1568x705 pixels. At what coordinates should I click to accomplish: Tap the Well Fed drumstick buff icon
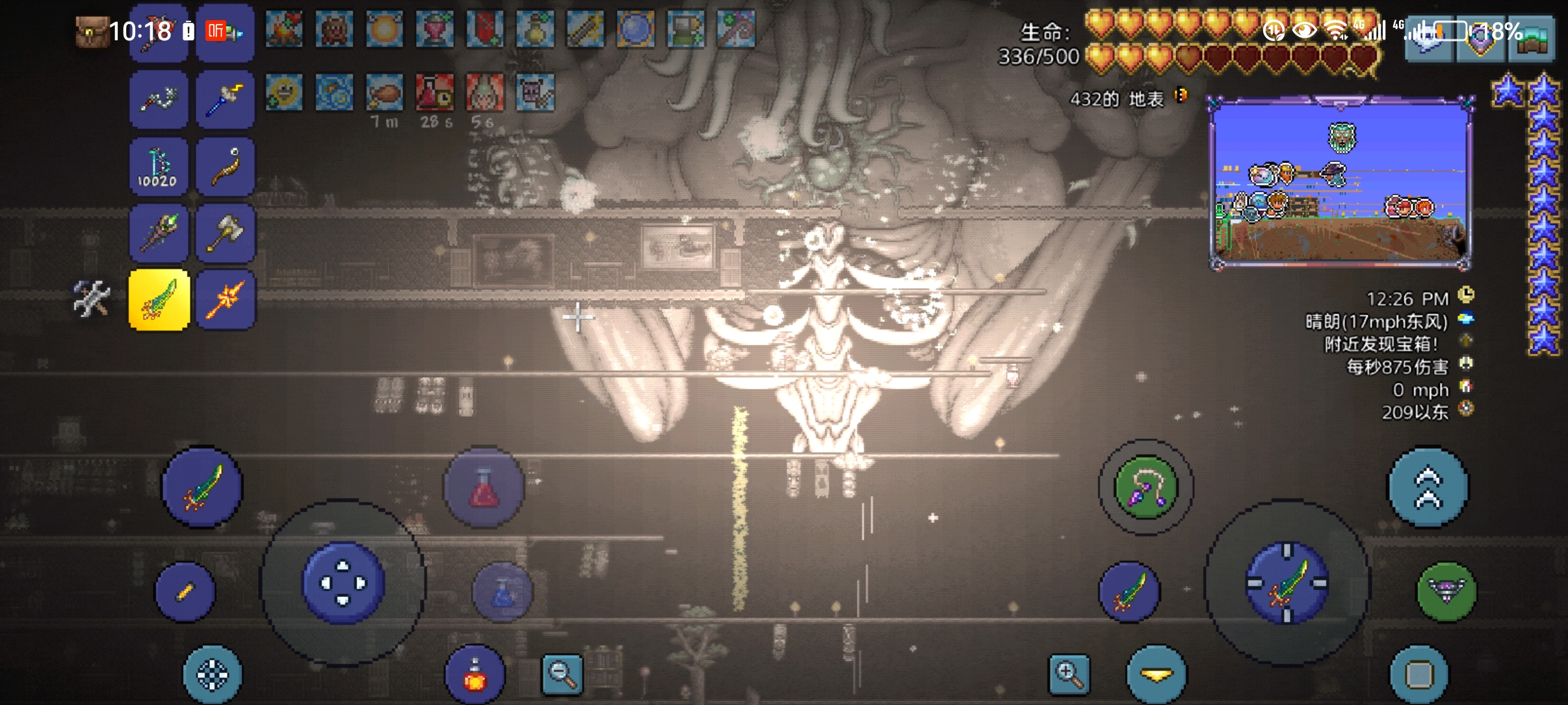384,92
